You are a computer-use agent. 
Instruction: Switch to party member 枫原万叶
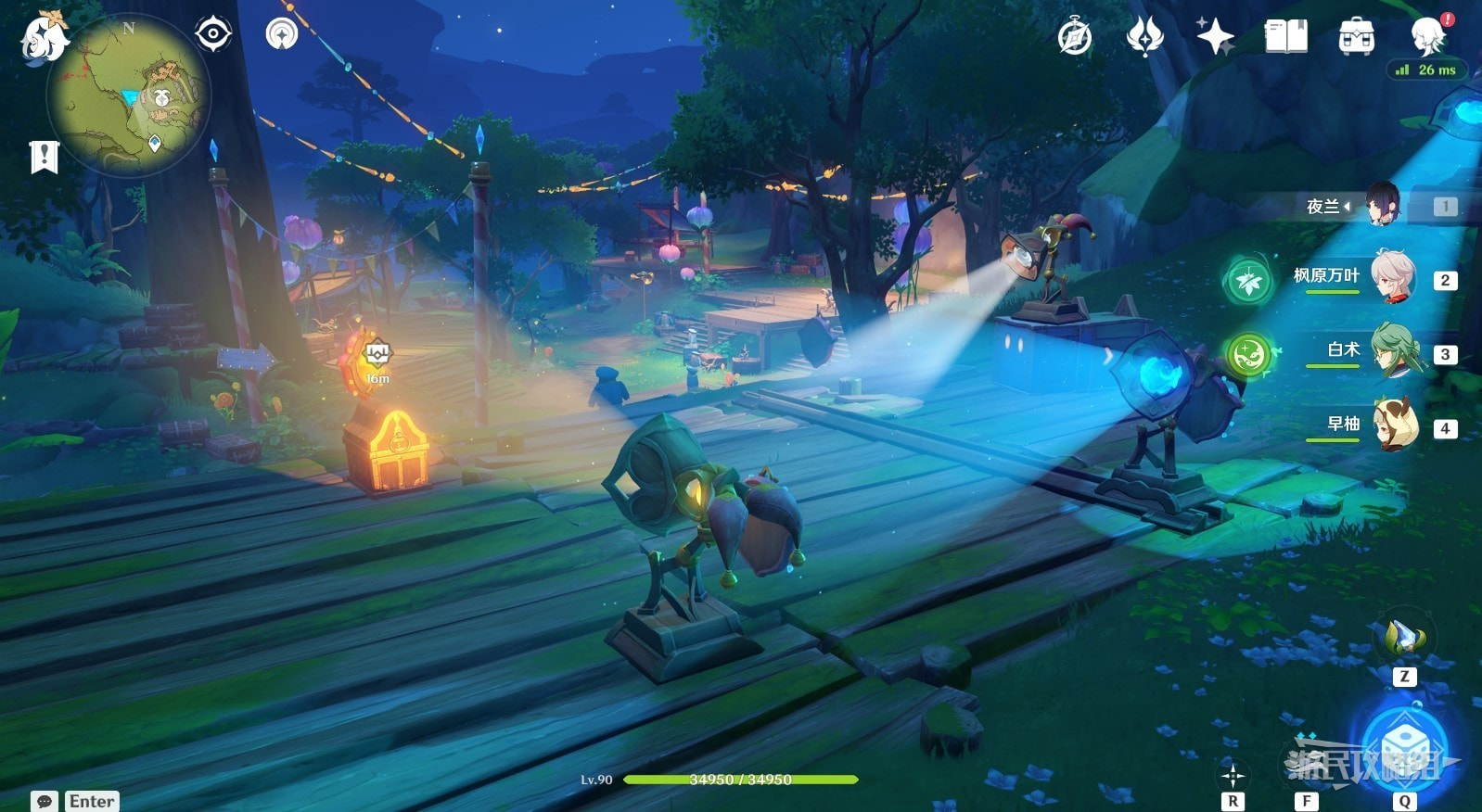coord(1393,277)
